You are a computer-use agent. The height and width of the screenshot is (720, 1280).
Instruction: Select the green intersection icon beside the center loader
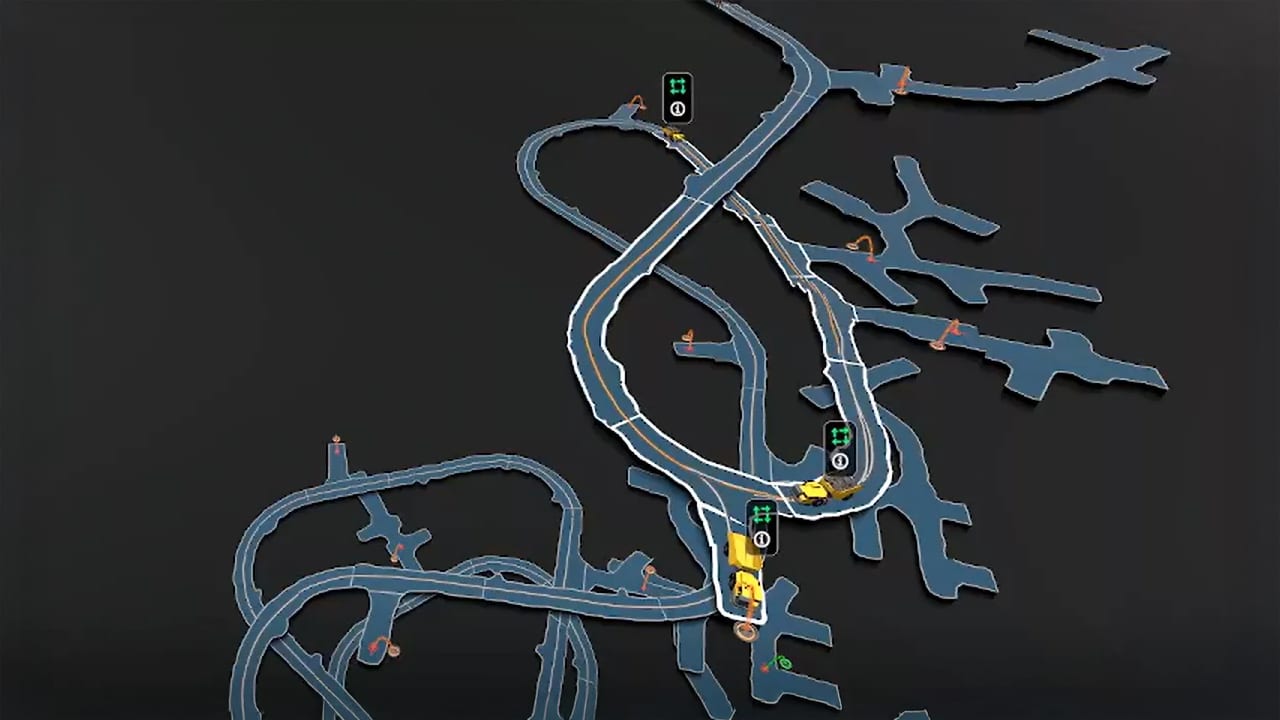pyautogui.click(x=839, y=434)
